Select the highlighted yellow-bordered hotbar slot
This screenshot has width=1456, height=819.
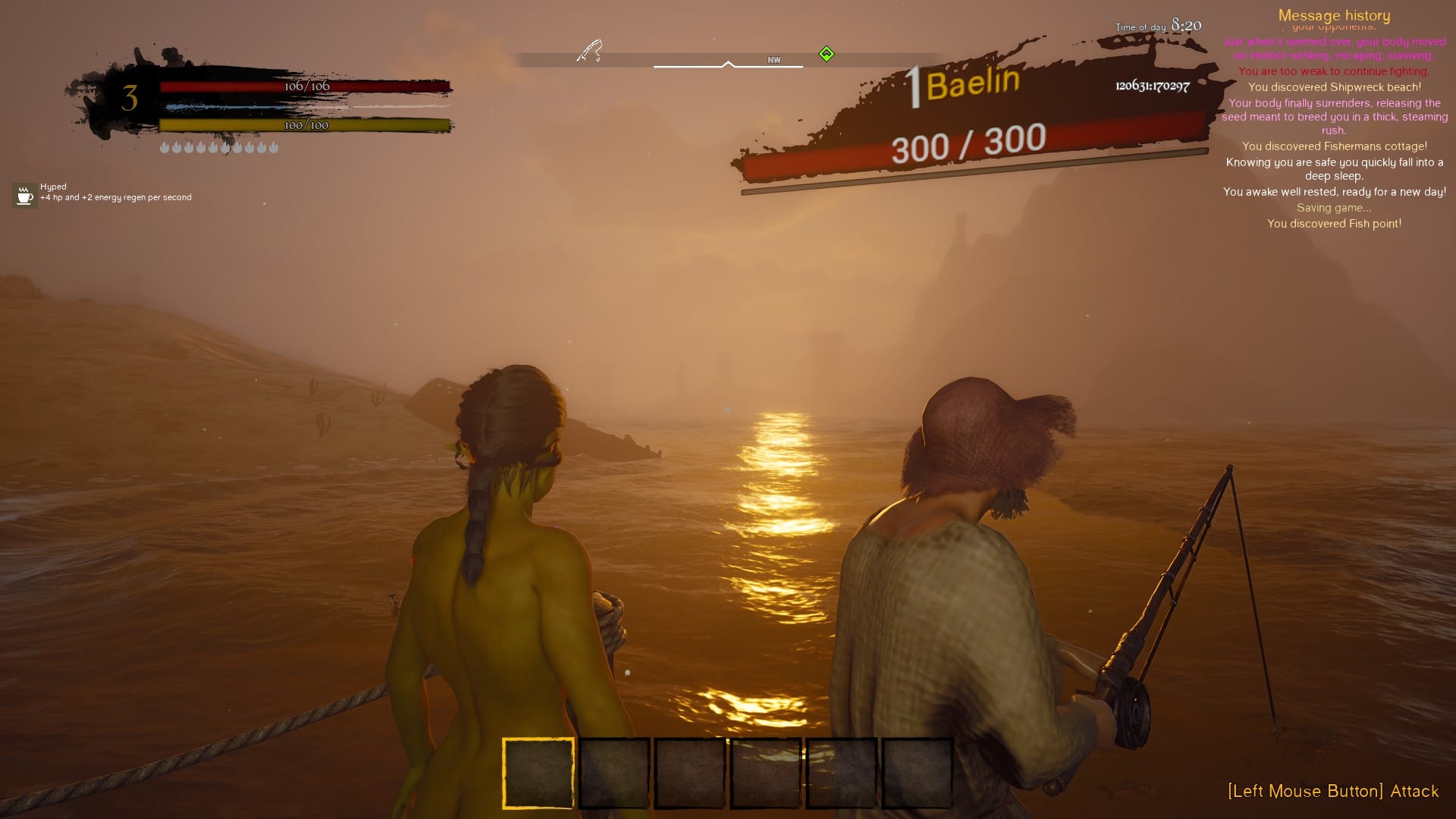pos(538,773)
